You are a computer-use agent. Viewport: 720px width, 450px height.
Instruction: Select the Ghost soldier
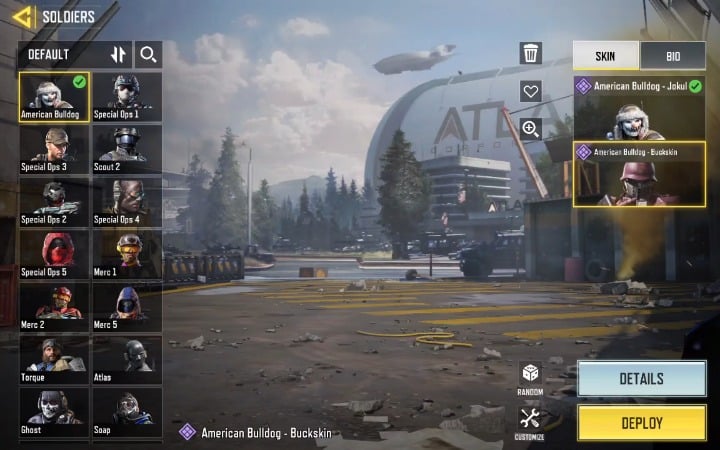[54, 411]
